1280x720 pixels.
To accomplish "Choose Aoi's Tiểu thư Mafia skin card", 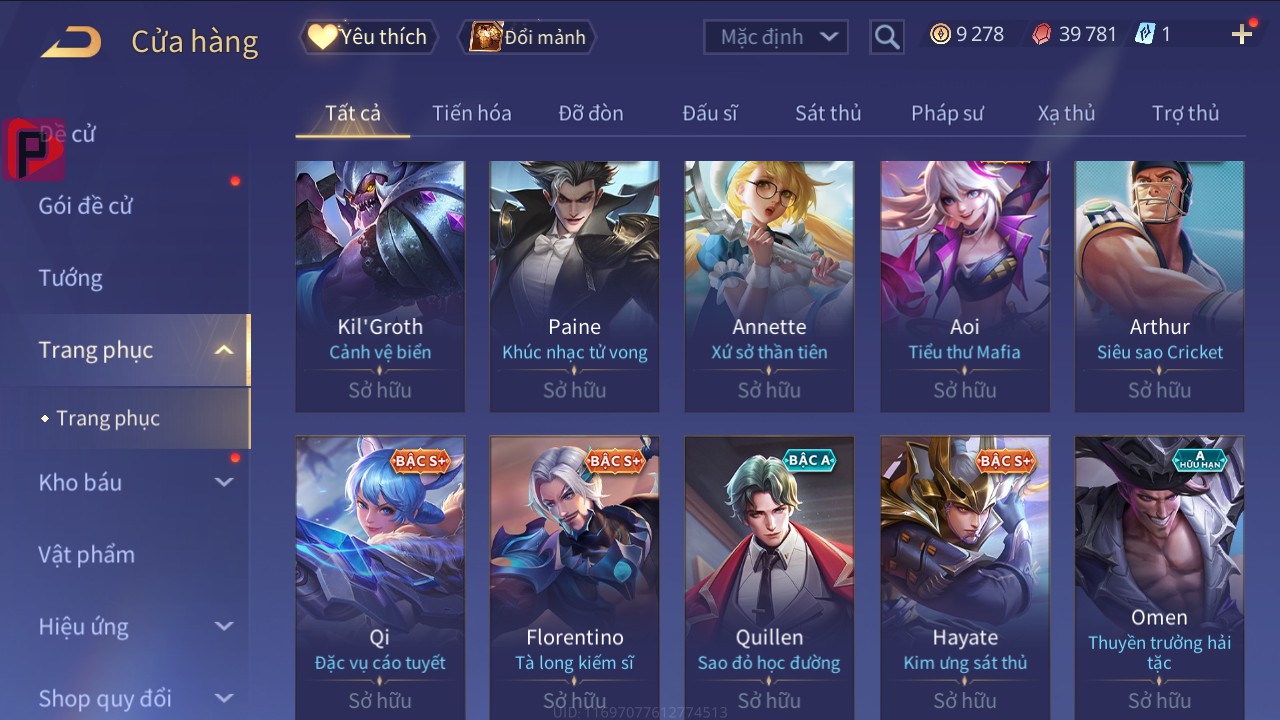I will click(x=964, y=285).
